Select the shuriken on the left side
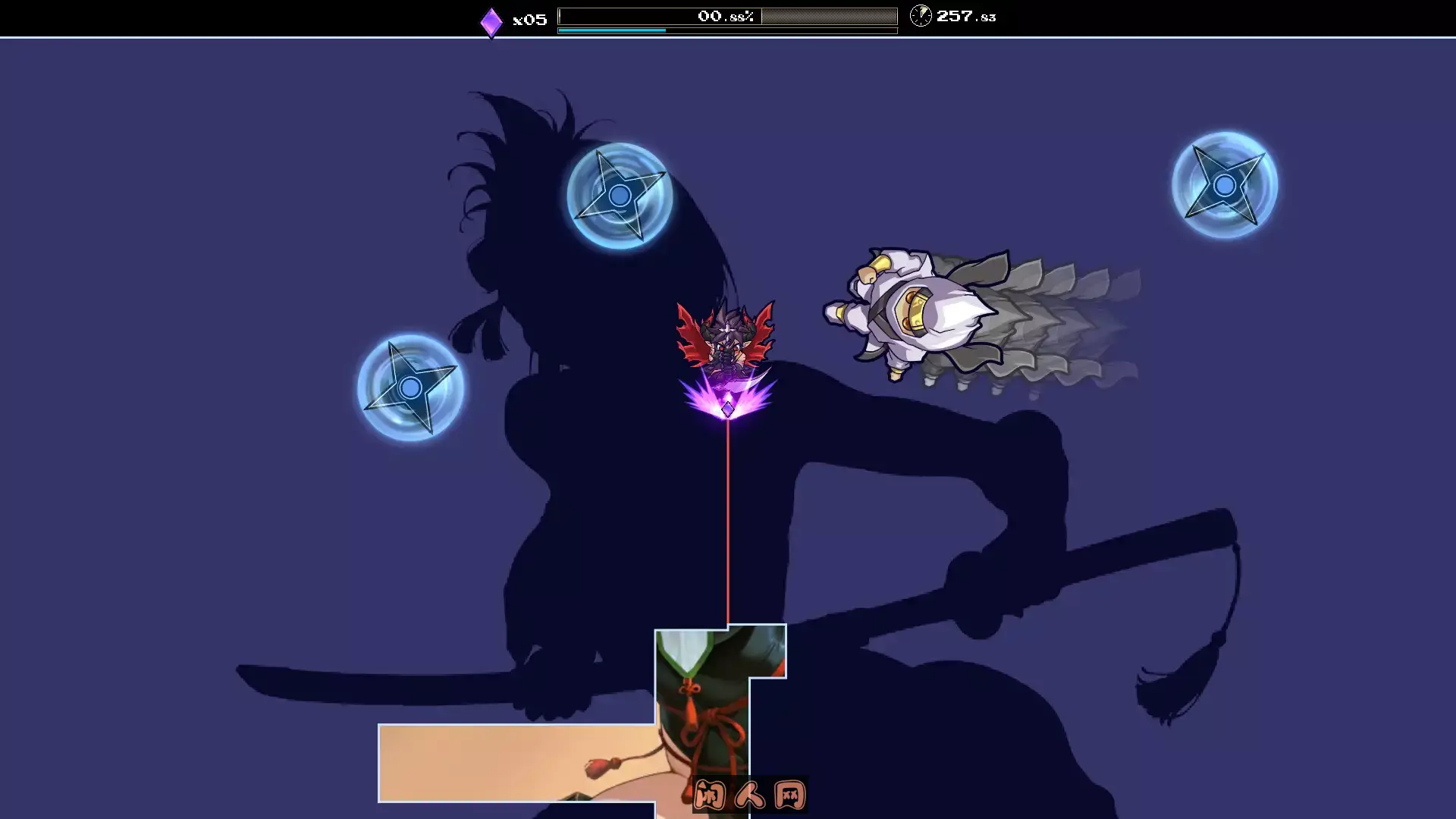 [x=410, y=388]
